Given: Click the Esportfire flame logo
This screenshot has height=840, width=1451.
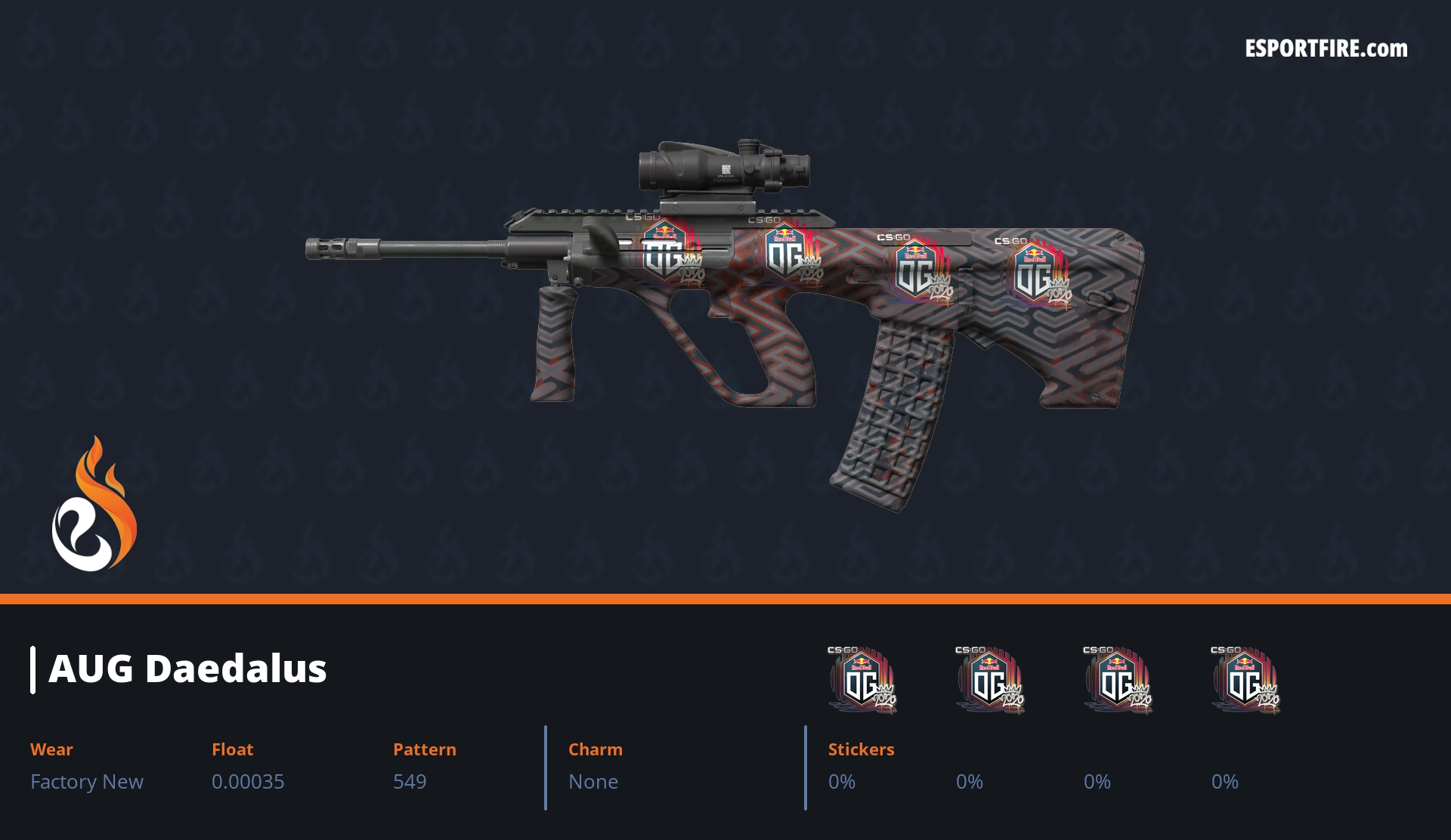Looking at the screenshot, I should coord(94,505).
